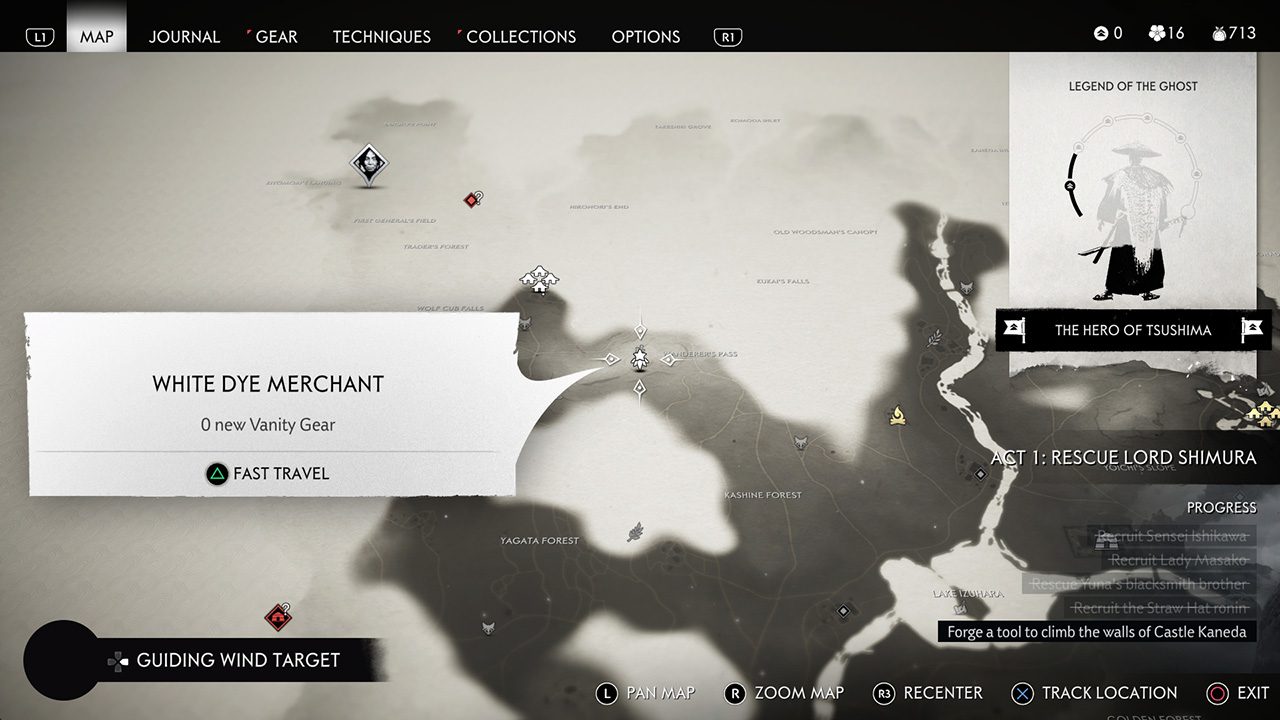Switch to the Journal tab
Image resolution: width=1280 pixels, height=720 pixels.
point(184,37)
